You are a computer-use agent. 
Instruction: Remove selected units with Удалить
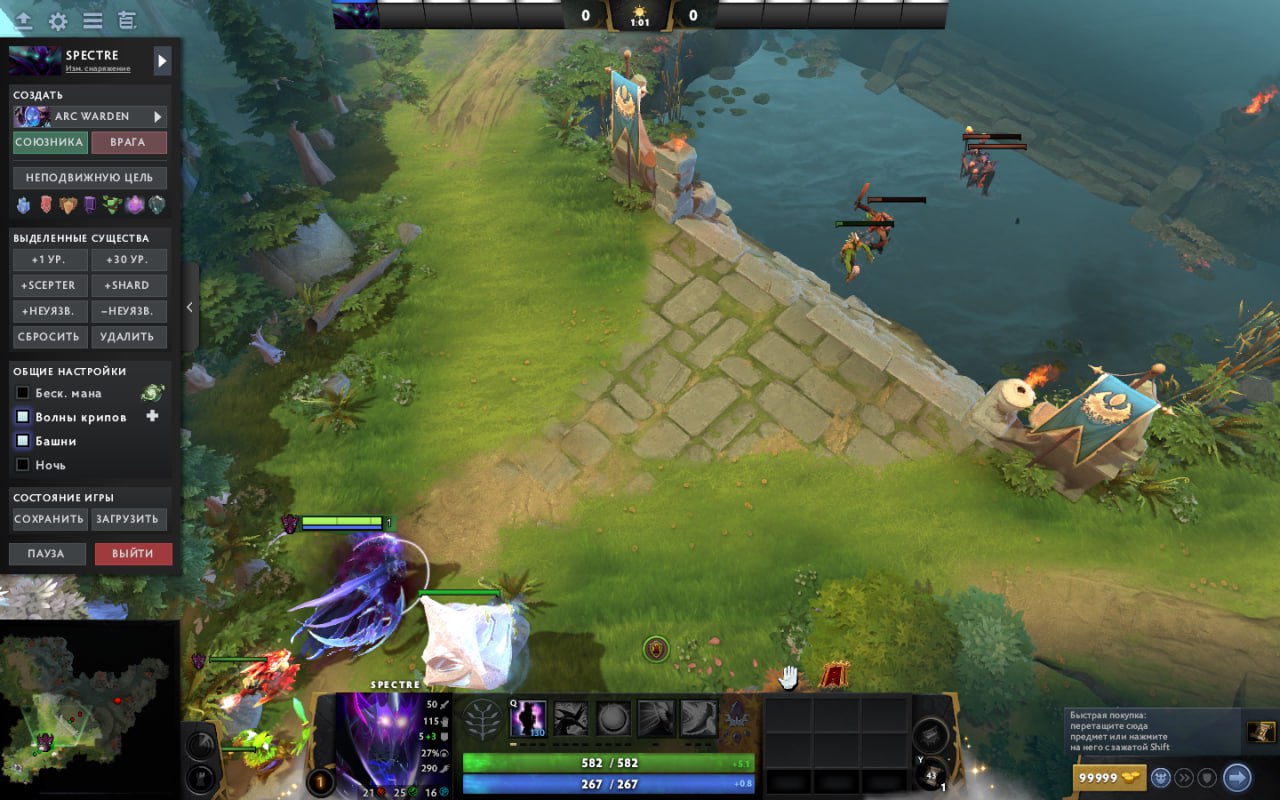[129, 337]
